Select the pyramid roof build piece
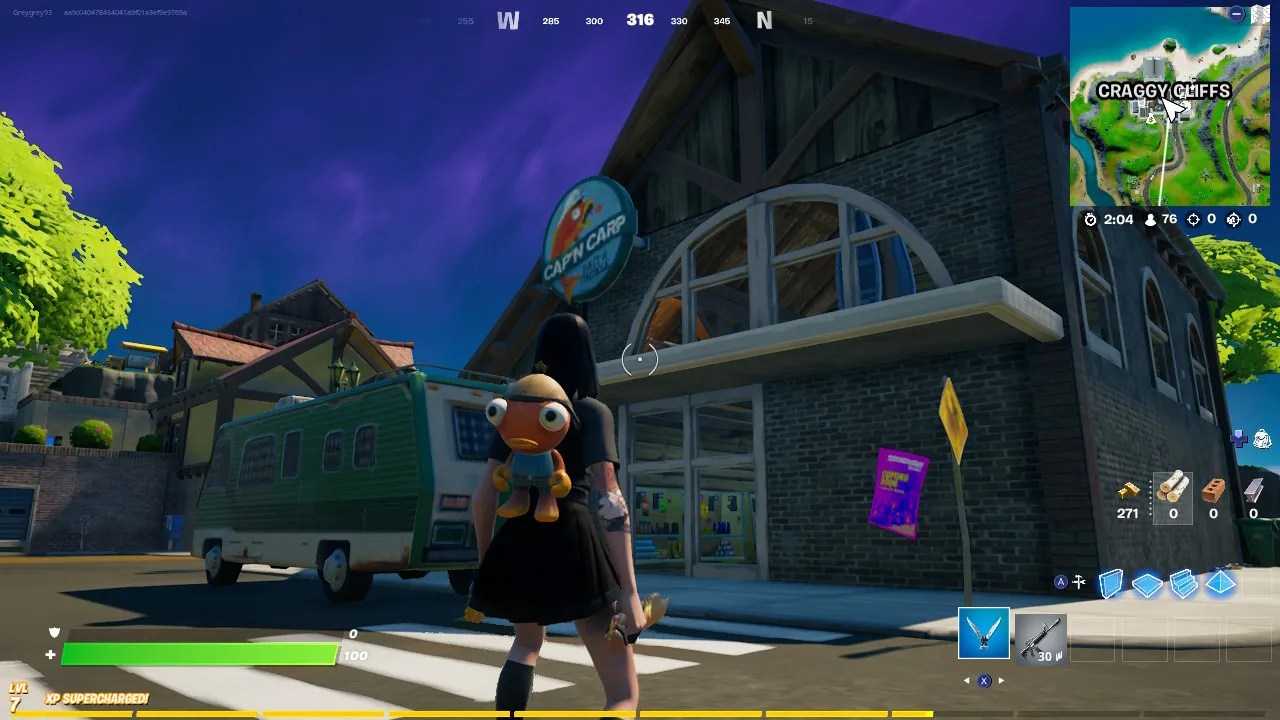 click(x=1220, y=585)
